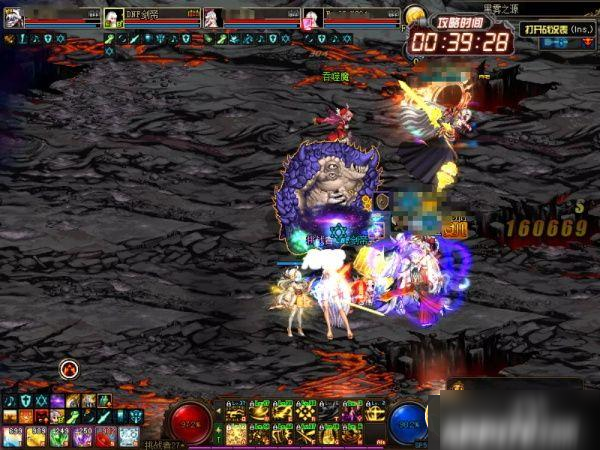Click the blue MP orb

pos(410,421)
